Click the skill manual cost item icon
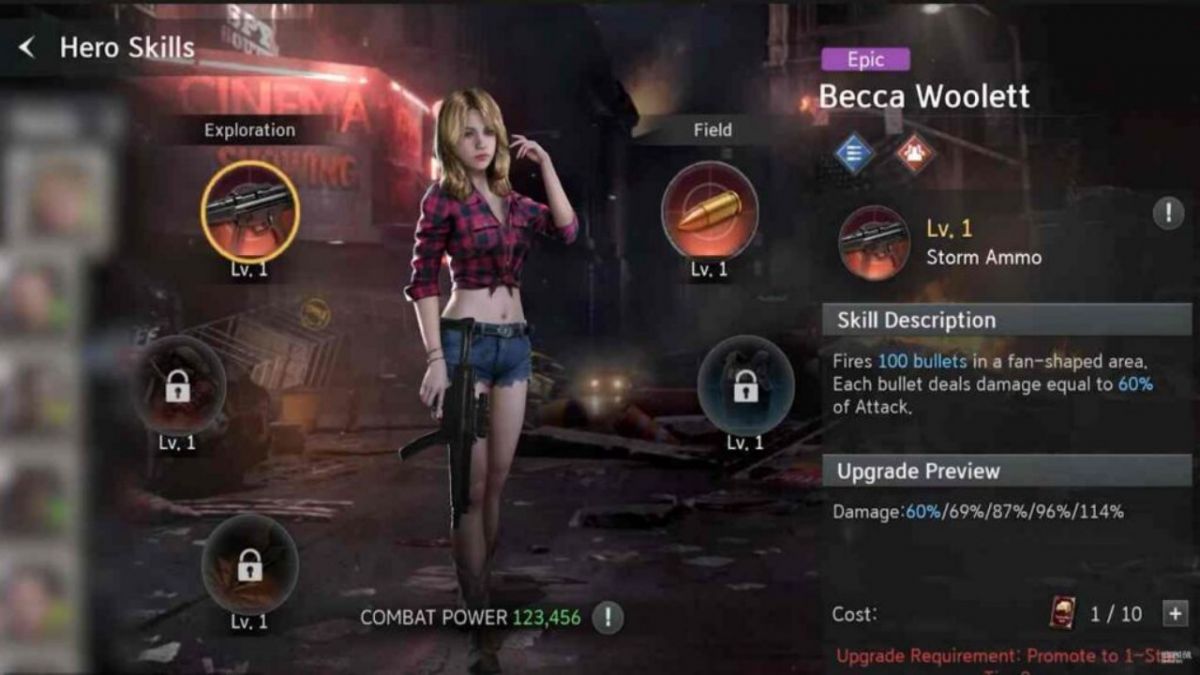 [1062, 613]
